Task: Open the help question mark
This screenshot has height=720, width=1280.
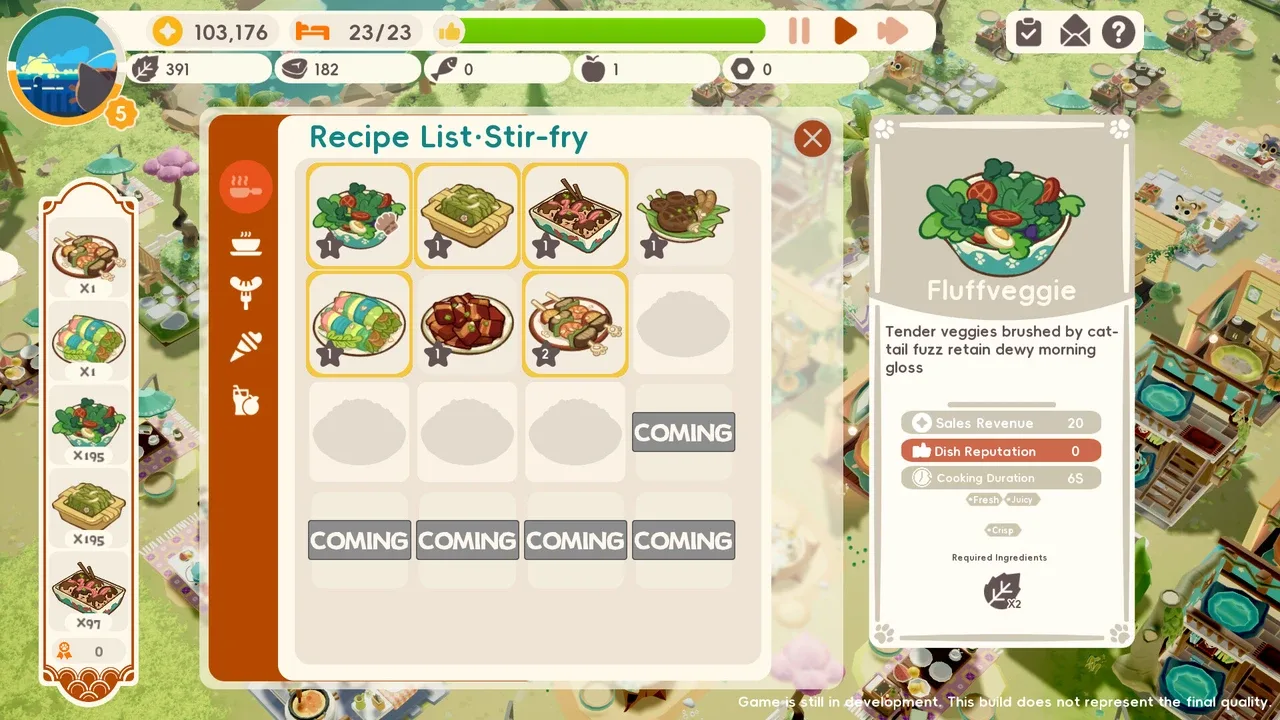Action: point(1119,33)
